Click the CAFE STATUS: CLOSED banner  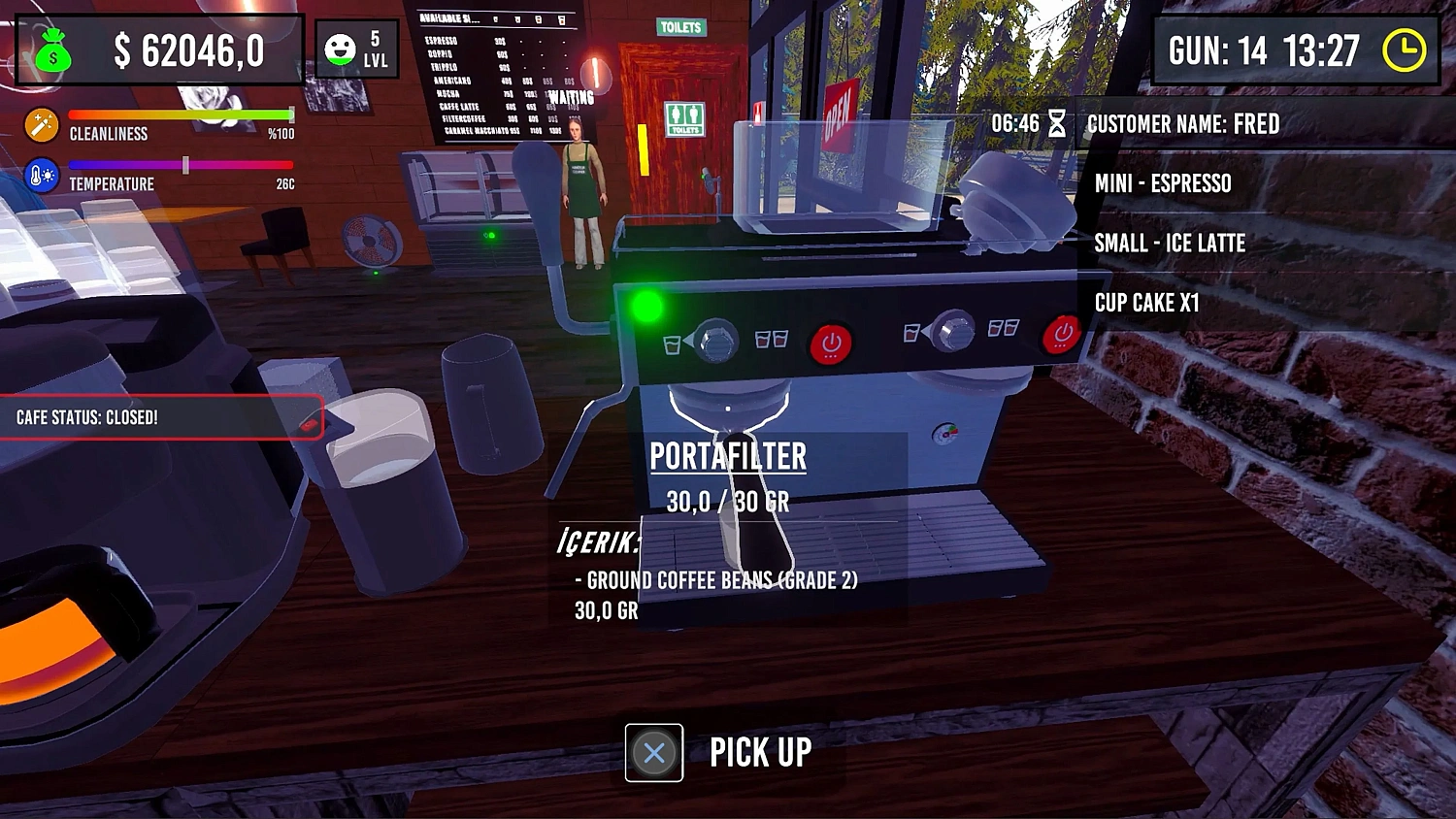(x=160, y=417)
